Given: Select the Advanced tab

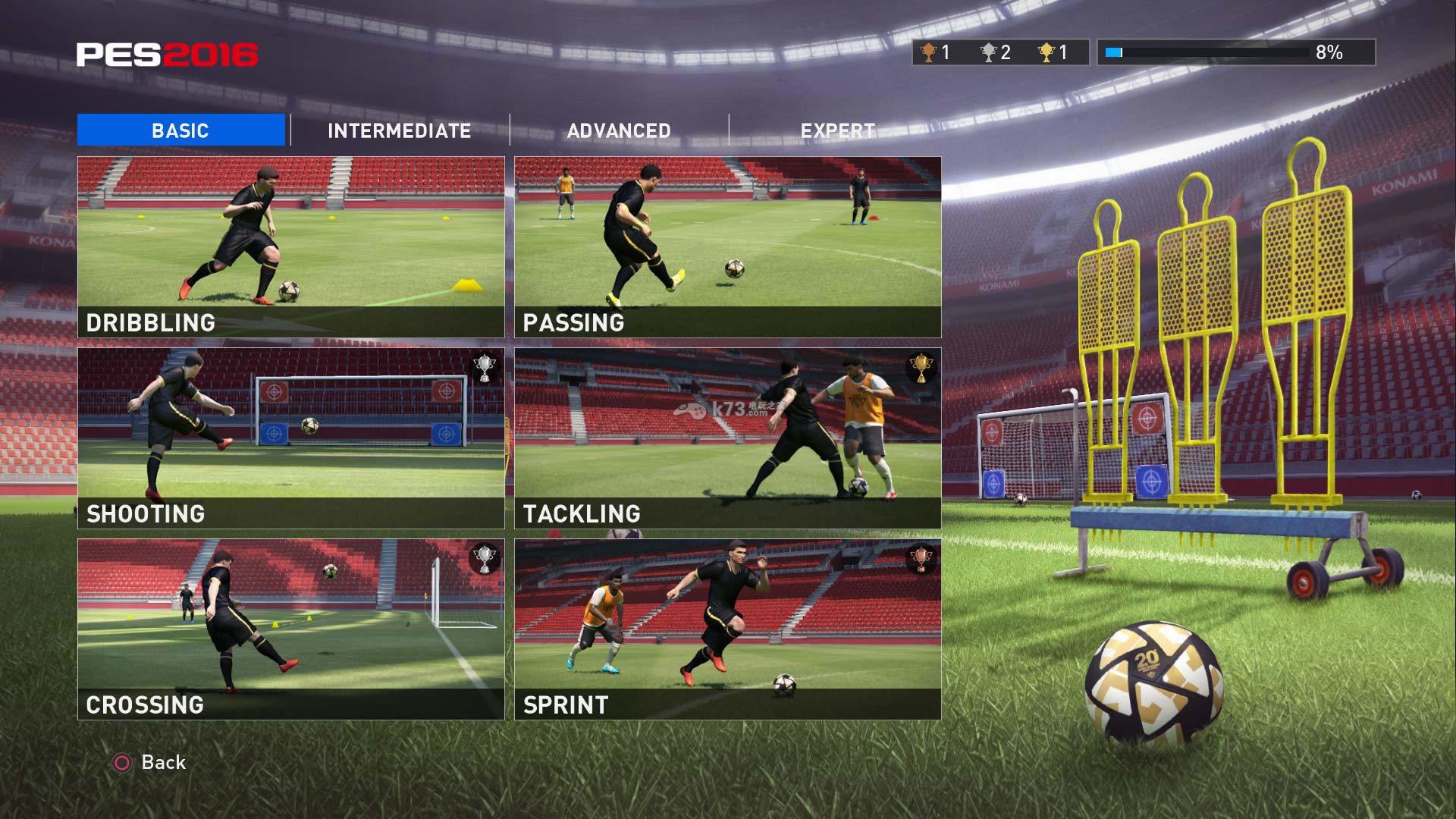Looking at the screenshot, I should tap(619, 130).
